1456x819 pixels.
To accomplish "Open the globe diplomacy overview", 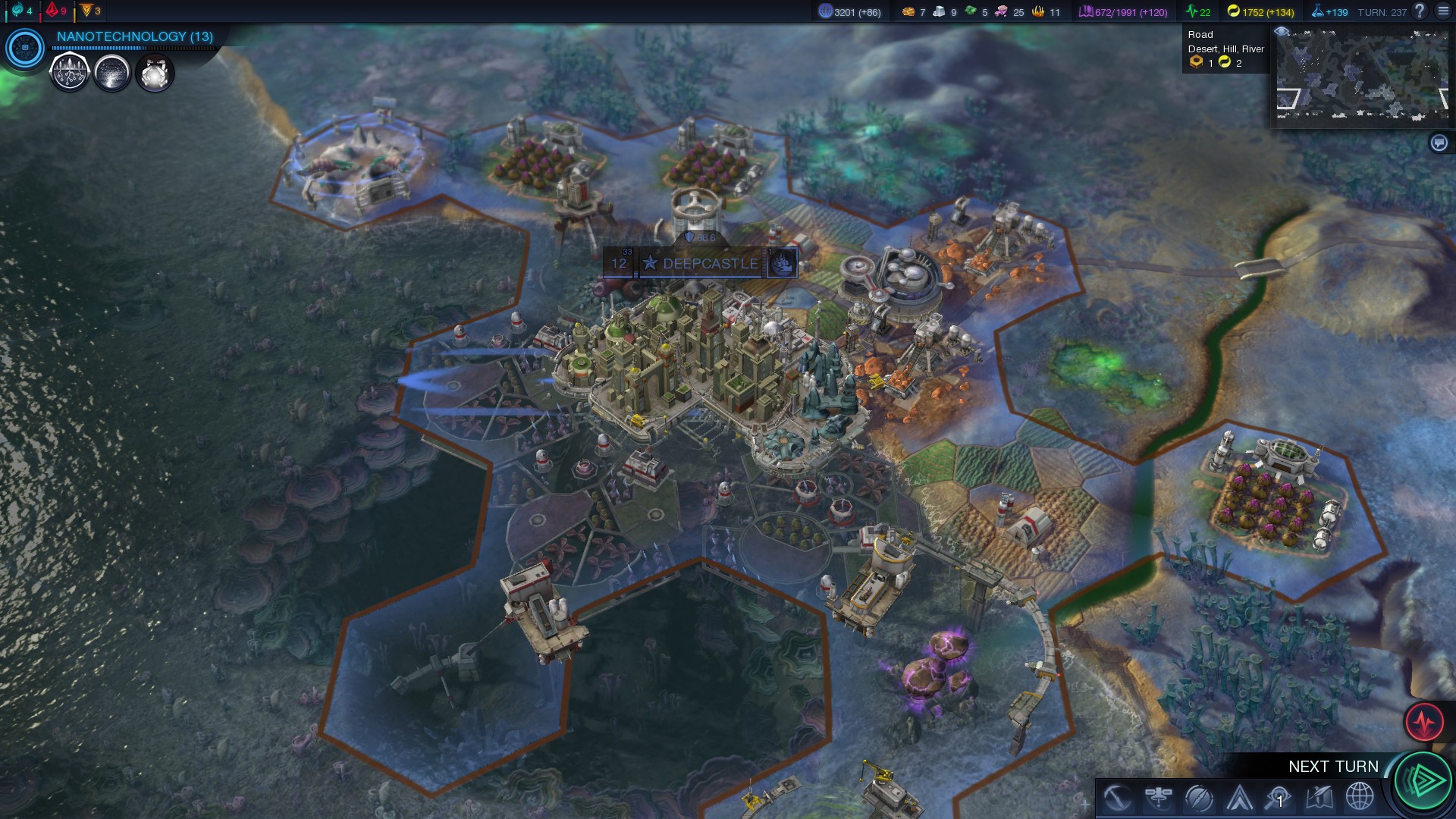I will pyautogui.click(x=1360, y=798).
